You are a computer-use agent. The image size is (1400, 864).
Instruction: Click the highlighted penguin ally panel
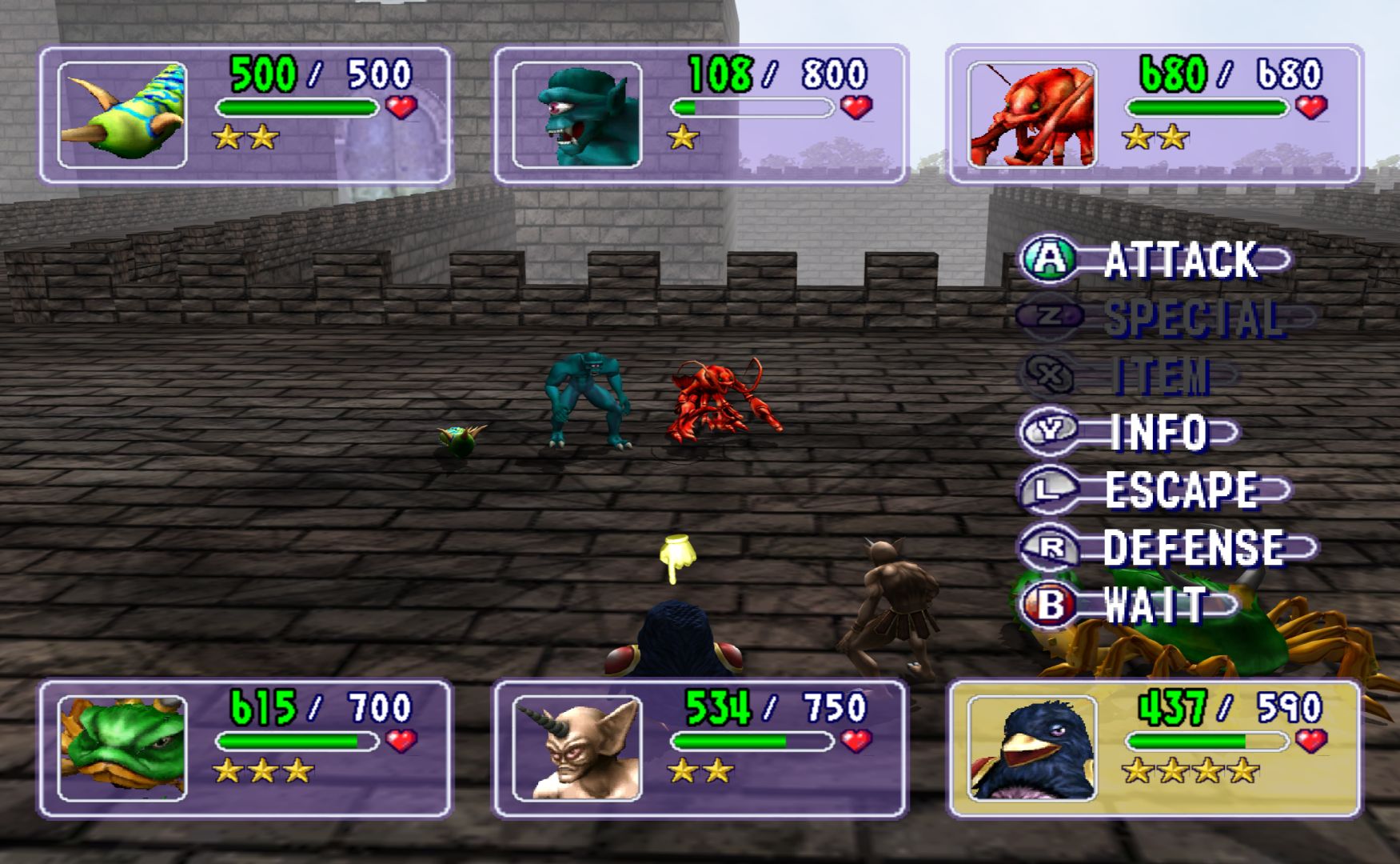pyautogui.click(x=1154, y=748)
